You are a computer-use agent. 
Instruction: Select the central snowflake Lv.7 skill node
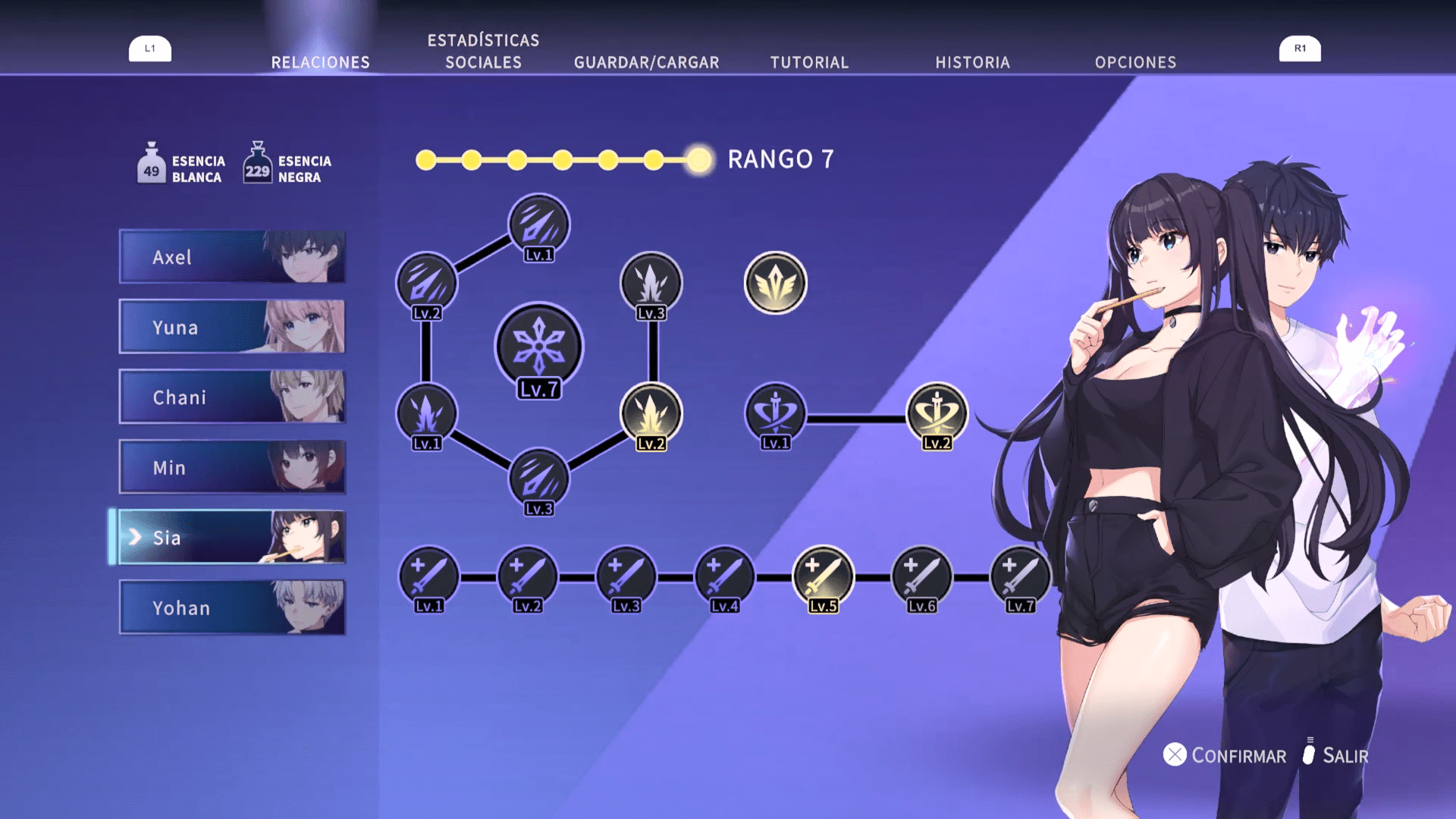coord(538,347)
